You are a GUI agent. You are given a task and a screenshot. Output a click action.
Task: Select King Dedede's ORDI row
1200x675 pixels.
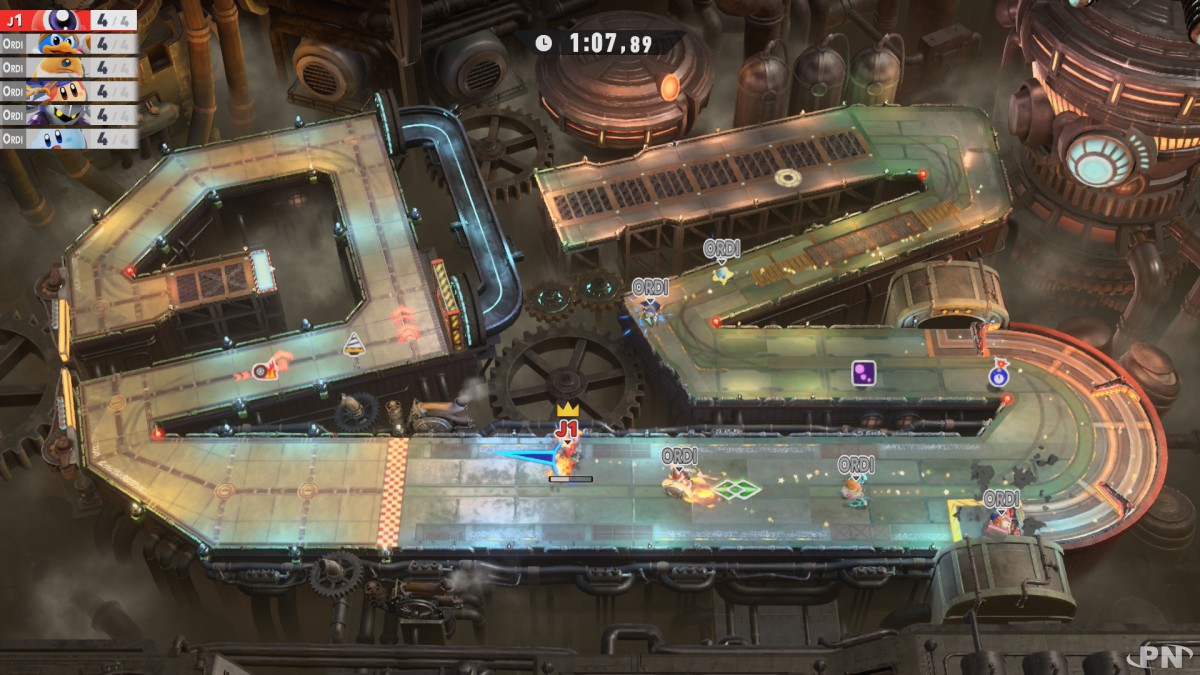[68, 43]
